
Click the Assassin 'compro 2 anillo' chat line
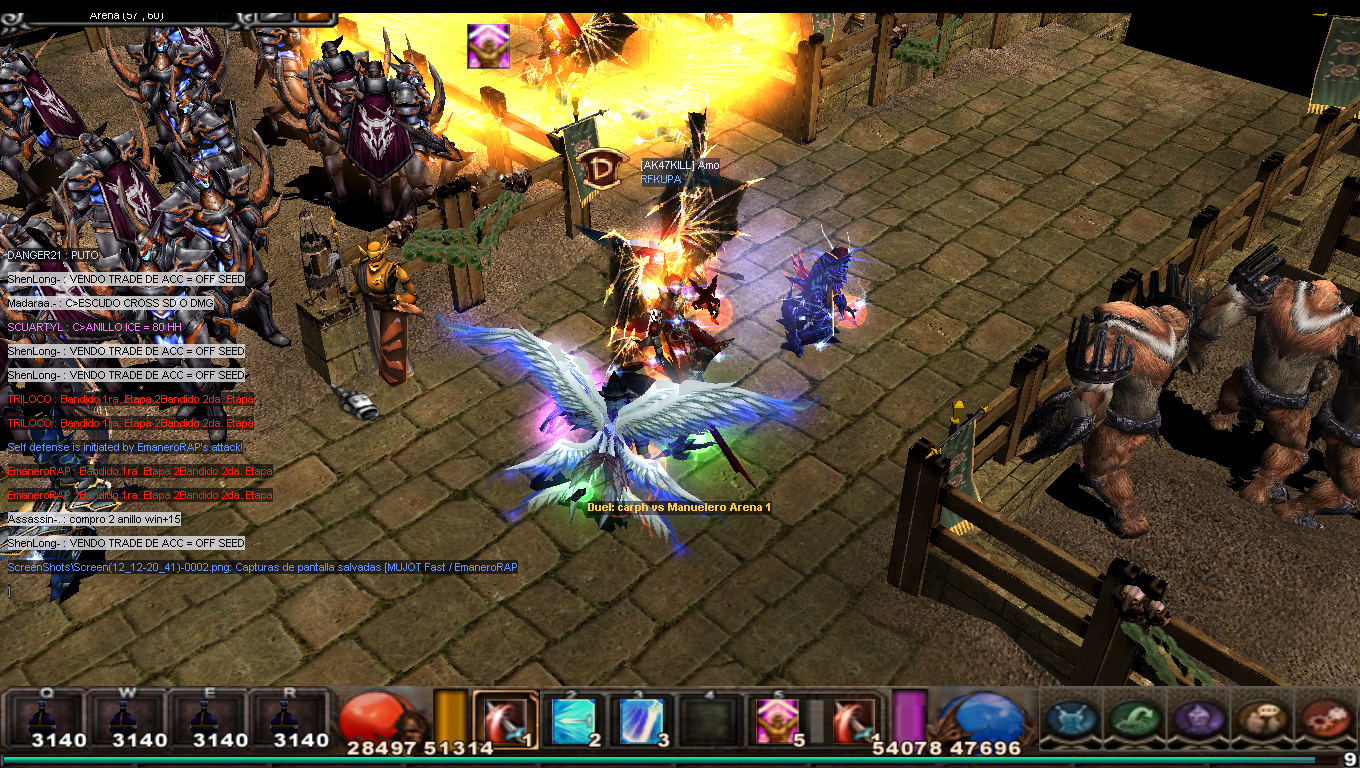click(95, 519)
